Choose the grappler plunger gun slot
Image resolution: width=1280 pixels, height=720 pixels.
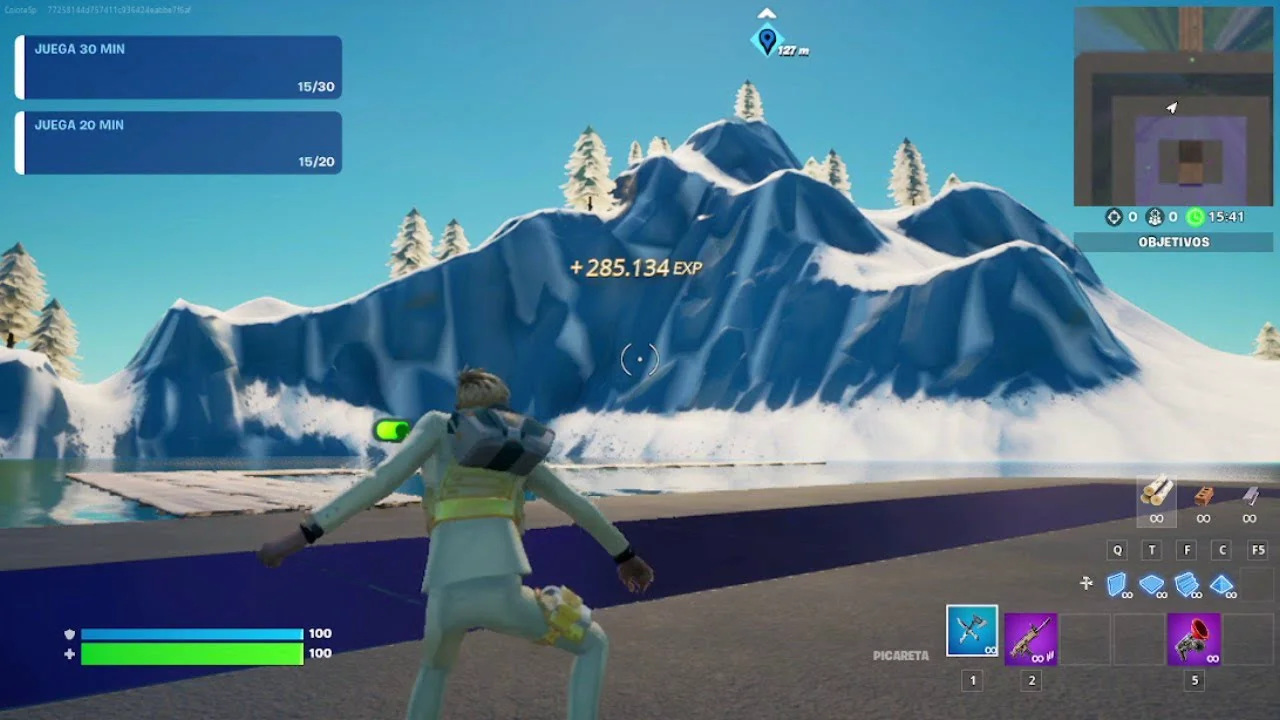pyautogui.click(x=1193, y=639)
